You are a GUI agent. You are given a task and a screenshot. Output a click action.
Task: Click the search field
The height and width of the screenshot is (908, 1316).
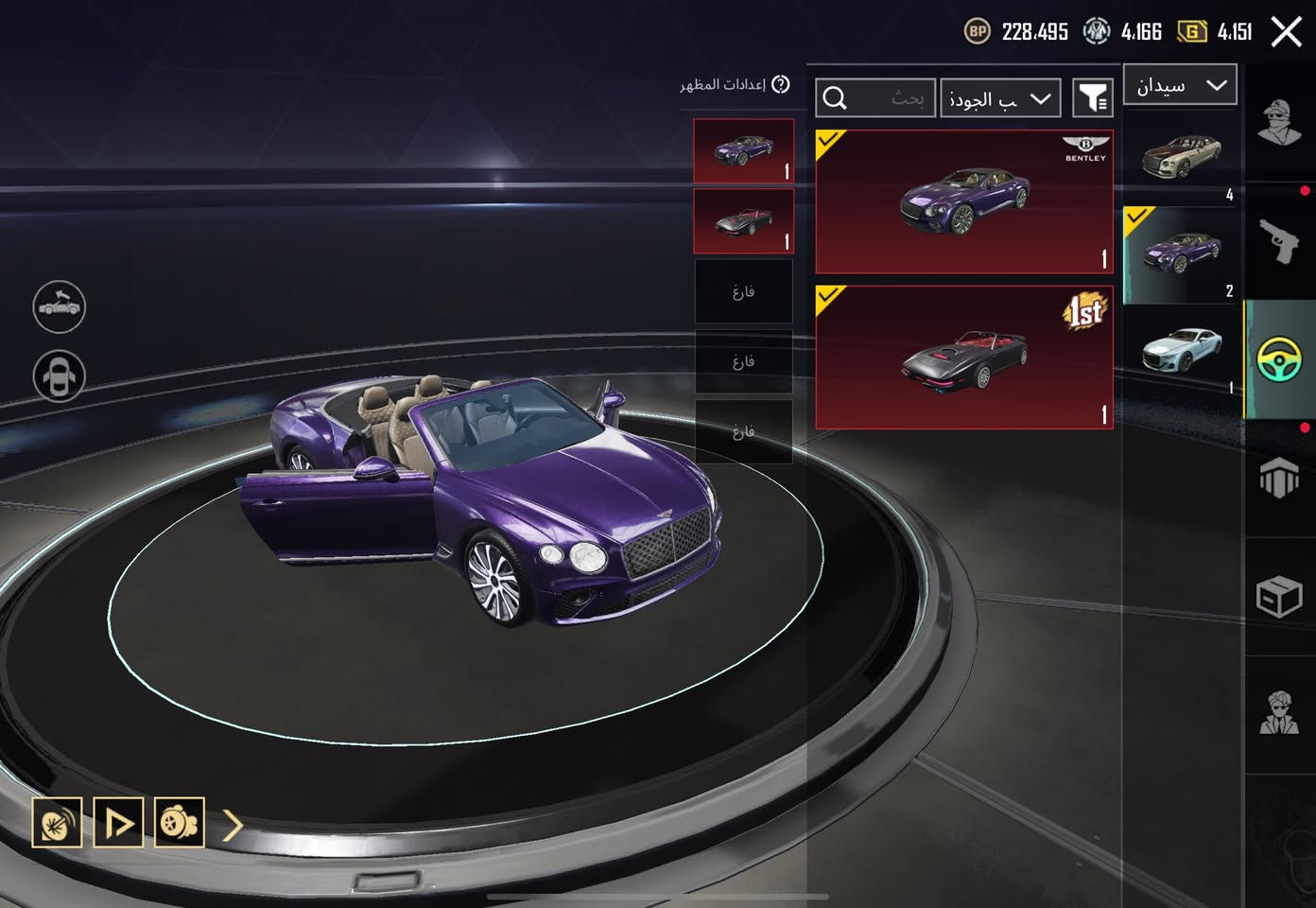click(875, 98)
